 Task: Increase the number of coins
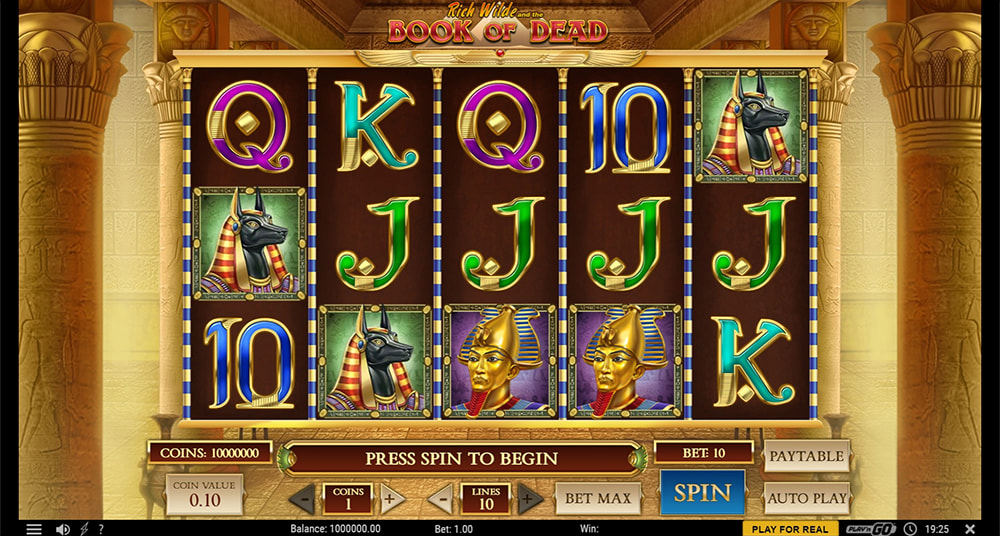[392, 498]
